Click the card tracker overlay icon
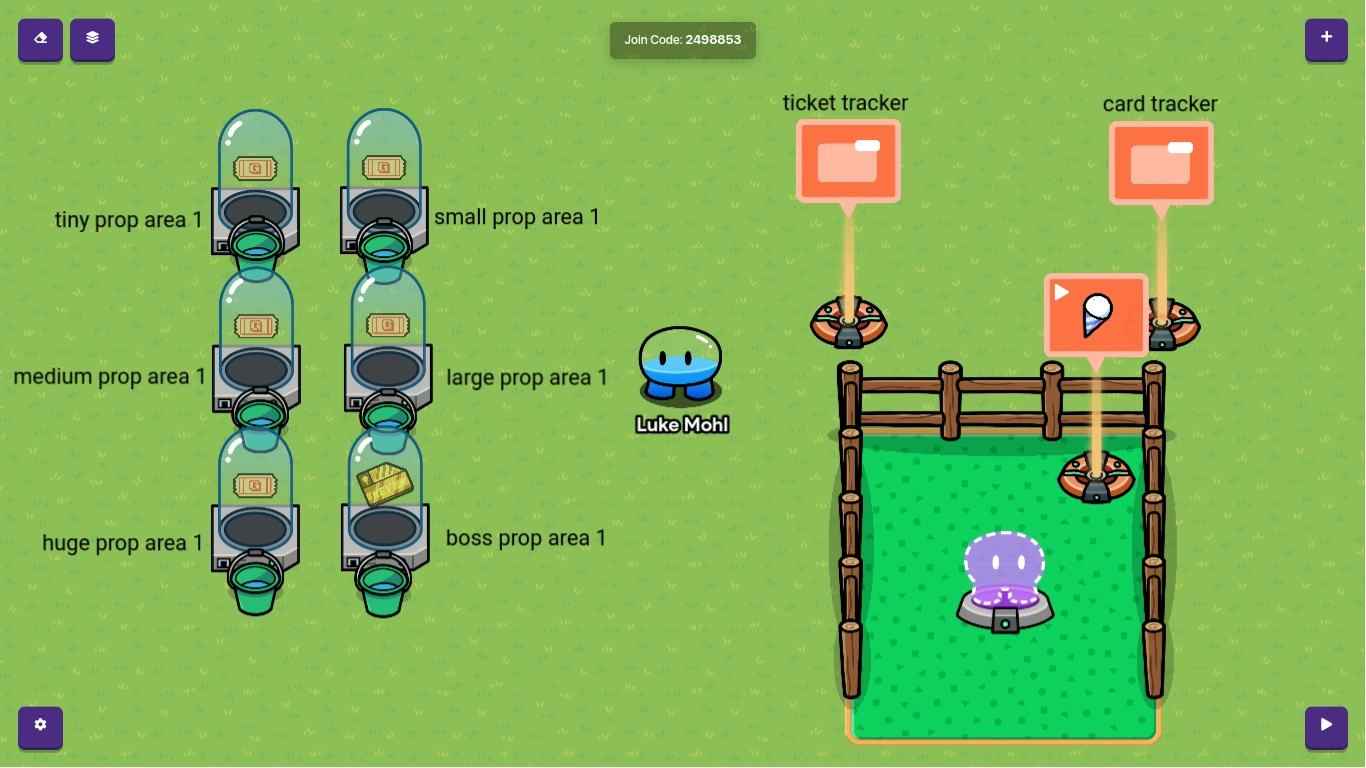 click(x=1161, y=162)
